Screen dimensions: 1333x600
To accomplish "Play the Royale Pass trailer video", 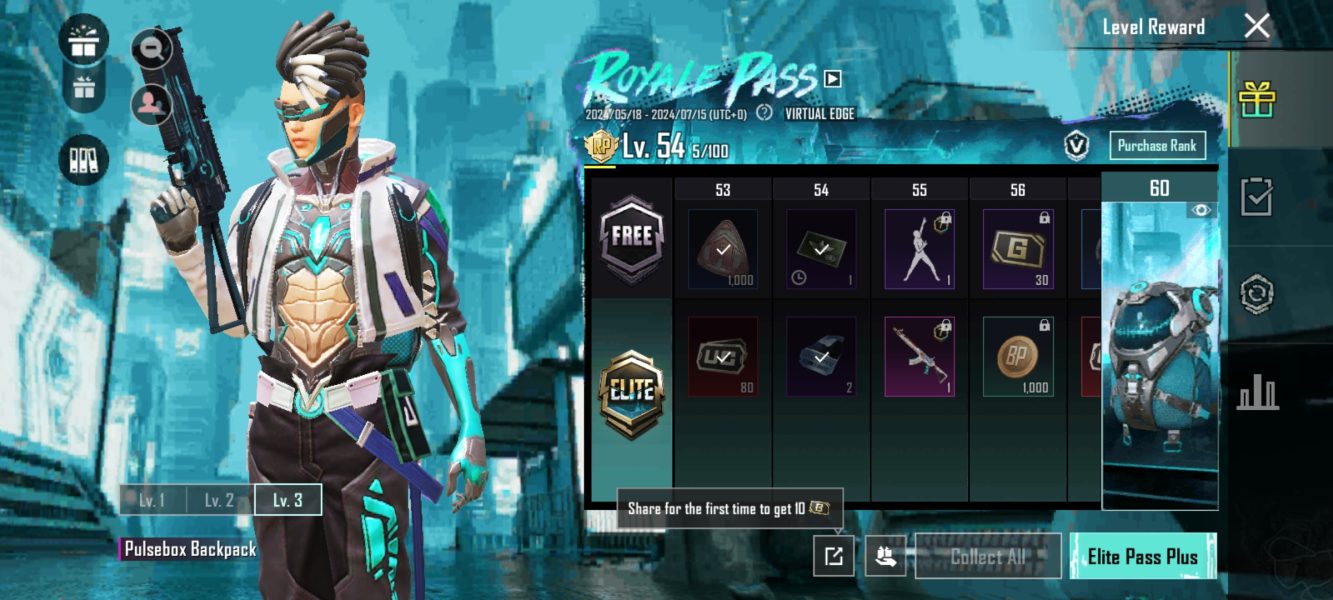I will (x=832, y=78).
